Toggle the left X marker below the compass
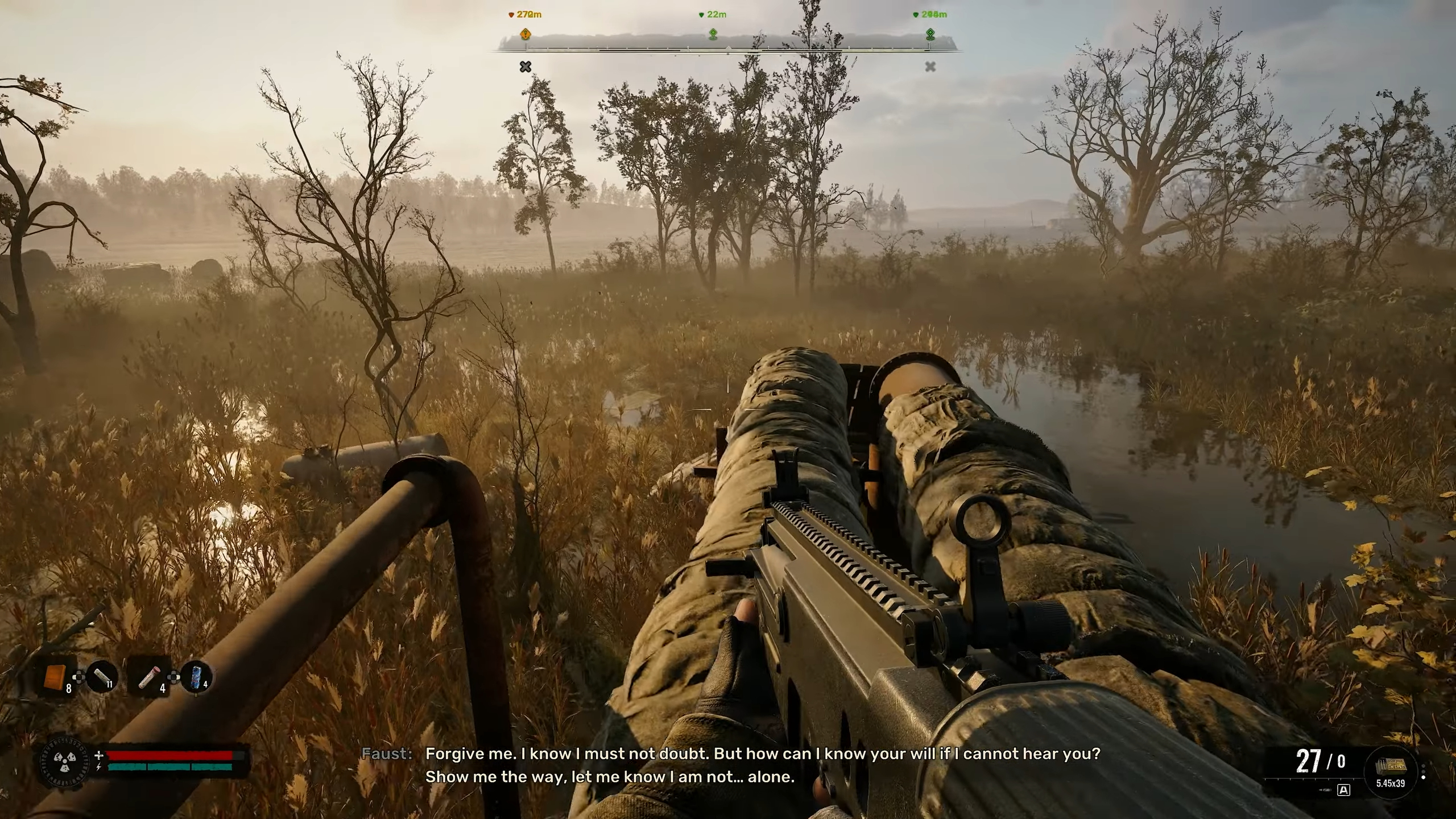Image resolution: width=1456 pixels, height=819 pixels. (525, 67)
